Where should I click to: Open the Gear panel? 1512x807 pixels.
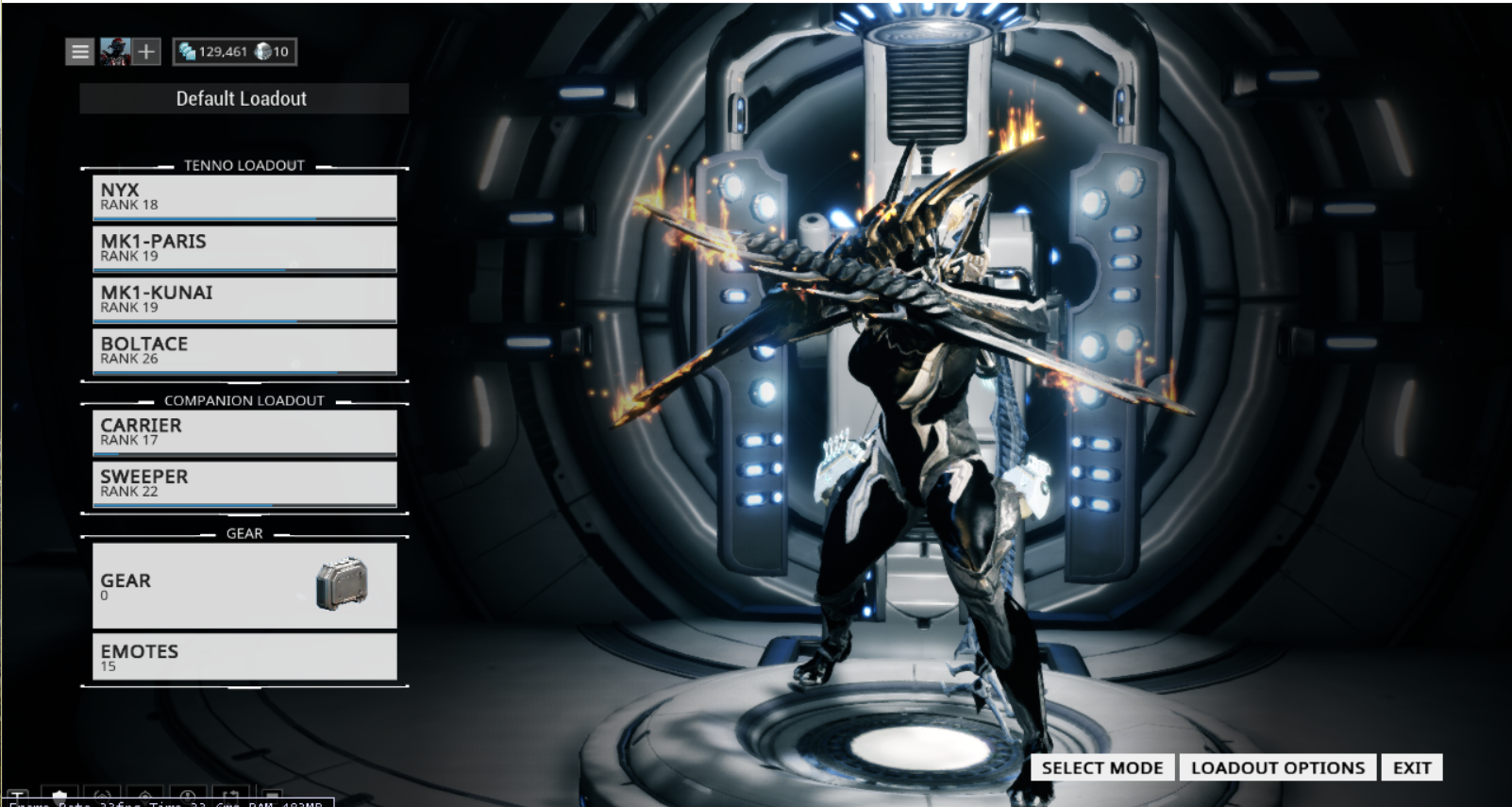244,585
